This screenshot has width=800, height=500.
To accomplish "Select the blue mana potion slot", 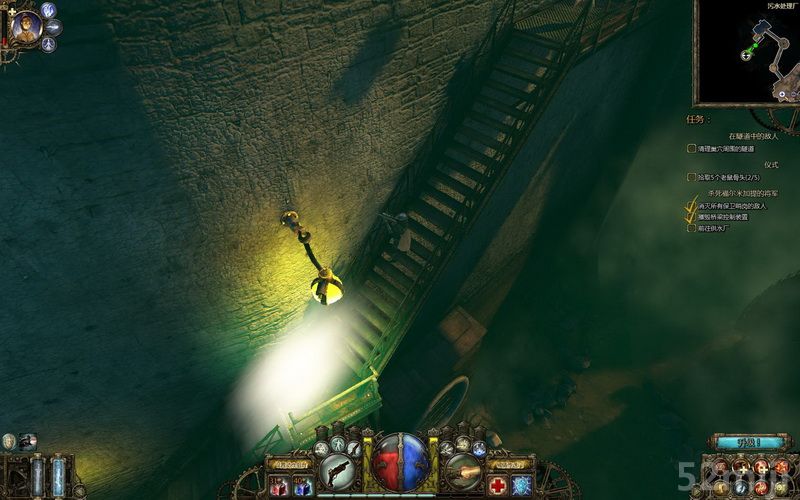I will (301, 486).
